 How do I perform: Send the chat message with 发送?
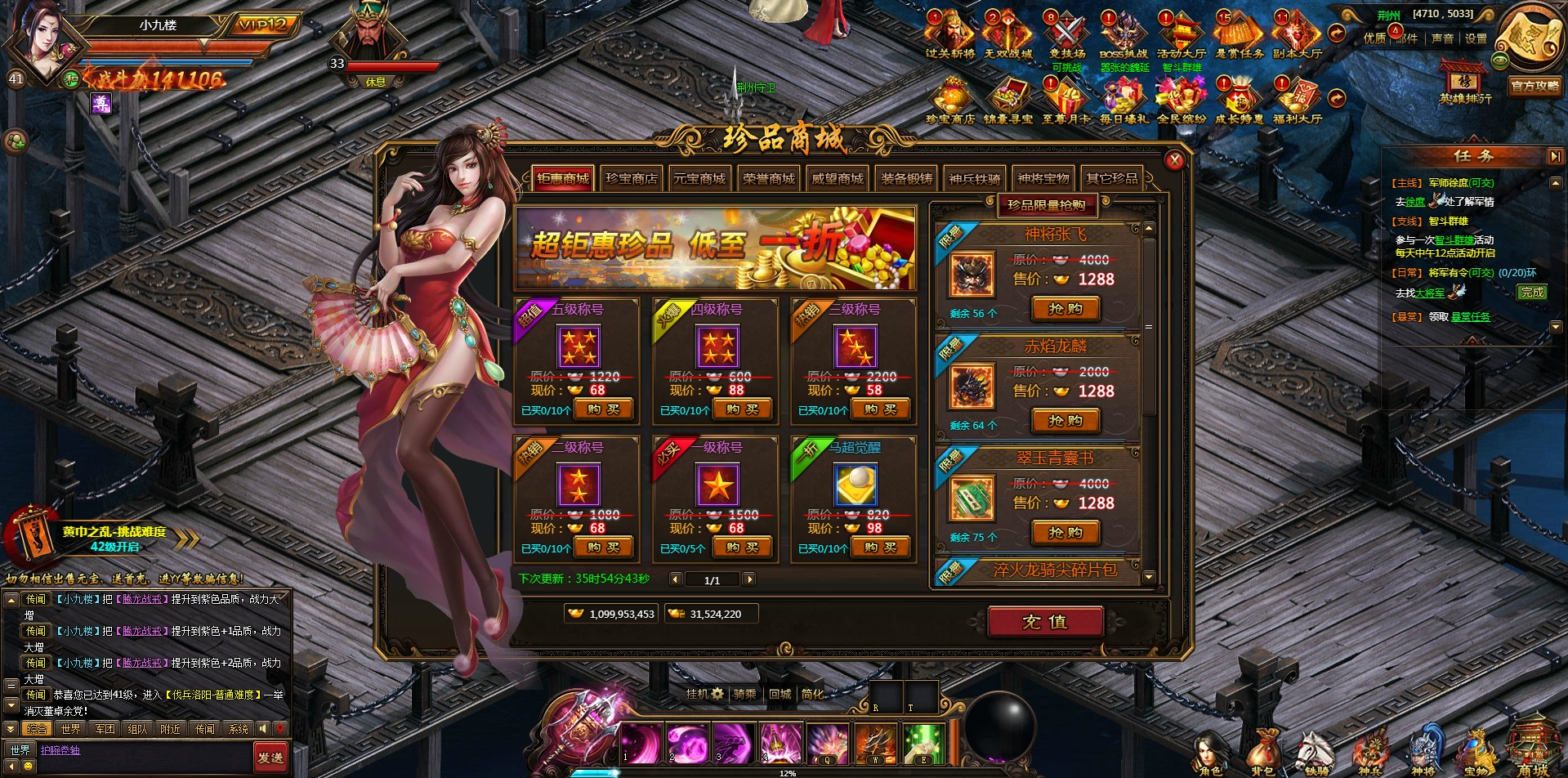point(270,758)
